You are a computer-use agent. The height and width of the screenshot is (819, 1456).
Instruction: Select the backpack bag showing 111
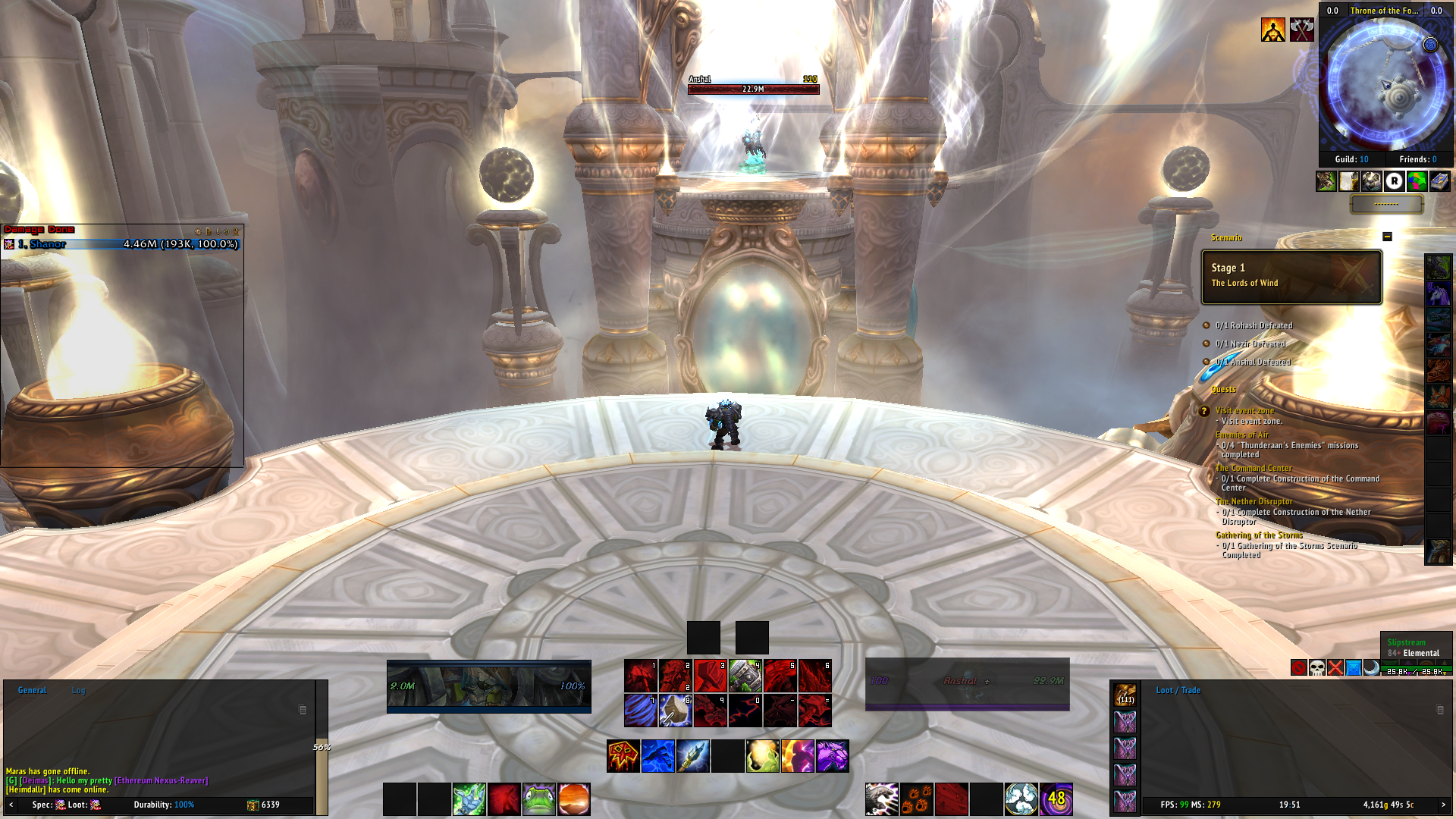(x=1125, y=695)
